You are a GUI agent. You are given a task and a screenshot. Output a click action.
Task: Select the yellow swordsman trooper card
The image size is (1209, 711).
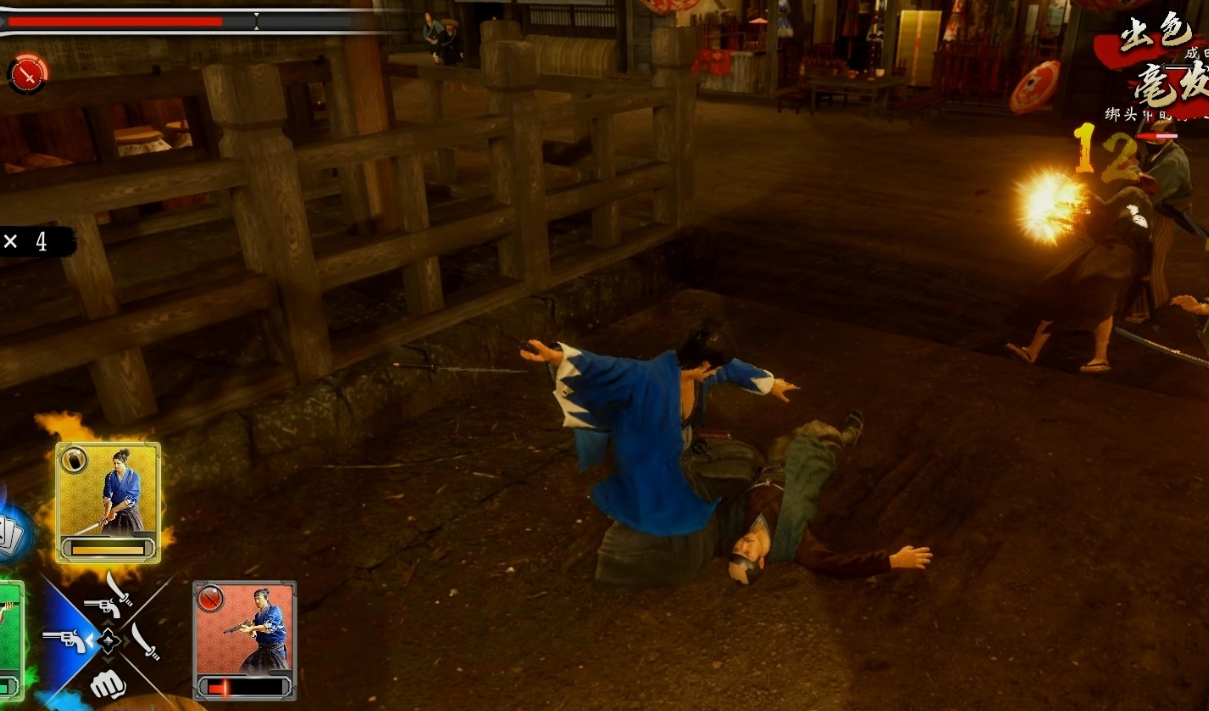click(108, 501)
